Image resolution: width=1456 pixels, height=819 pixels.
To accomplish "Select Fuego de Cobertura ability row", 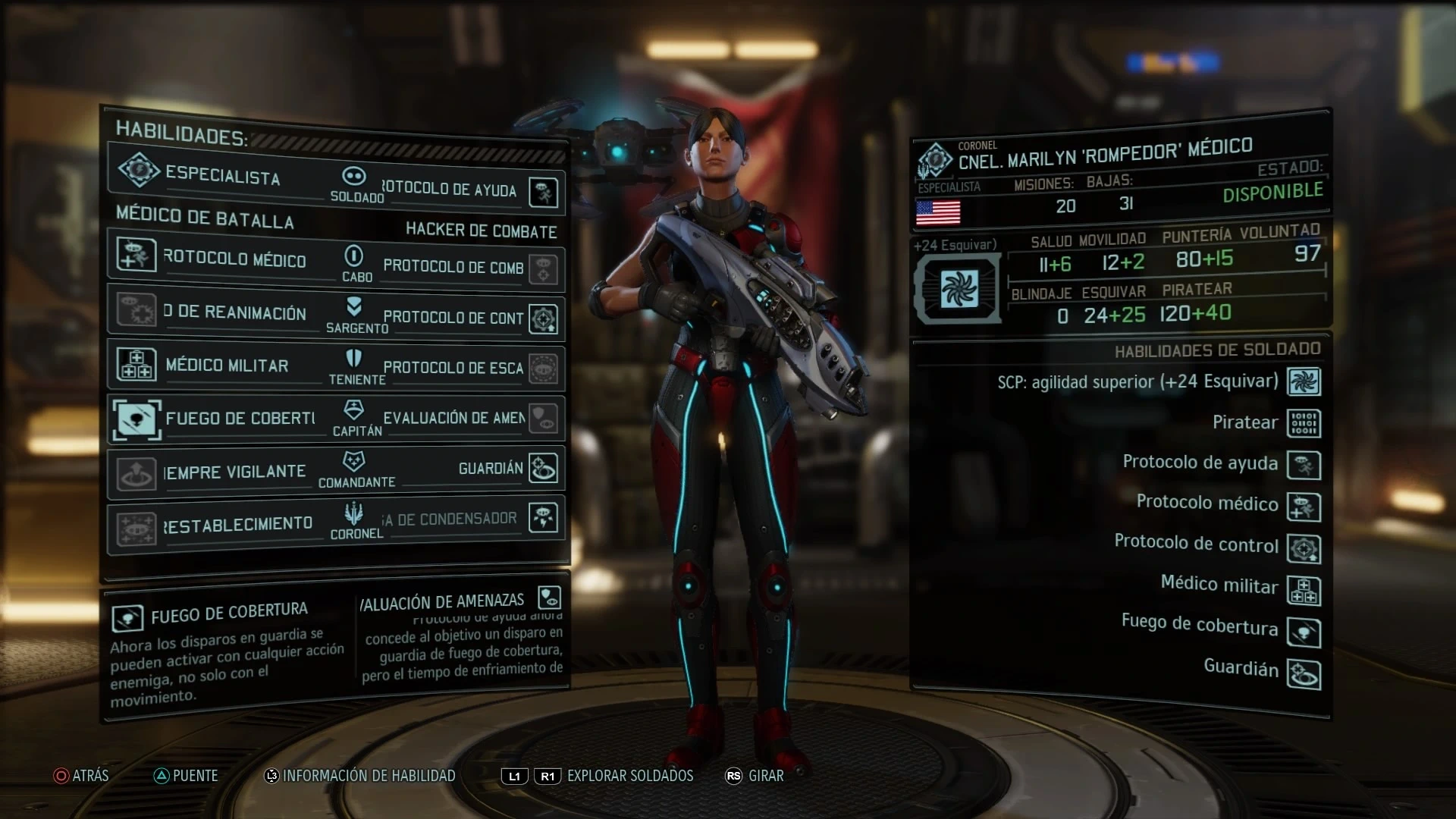I will click(x=220, y=418).
